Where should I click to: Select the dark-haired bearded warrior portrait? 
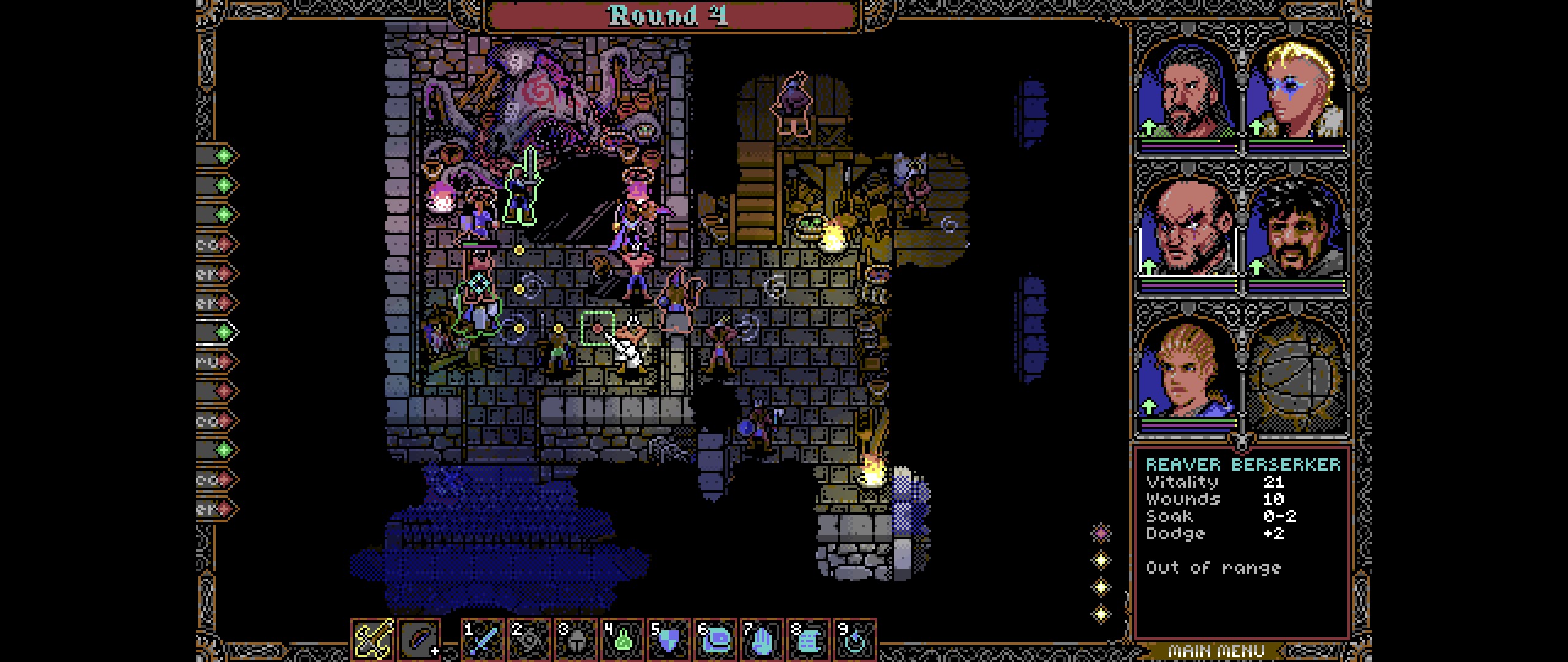(x=1186, y=92)
